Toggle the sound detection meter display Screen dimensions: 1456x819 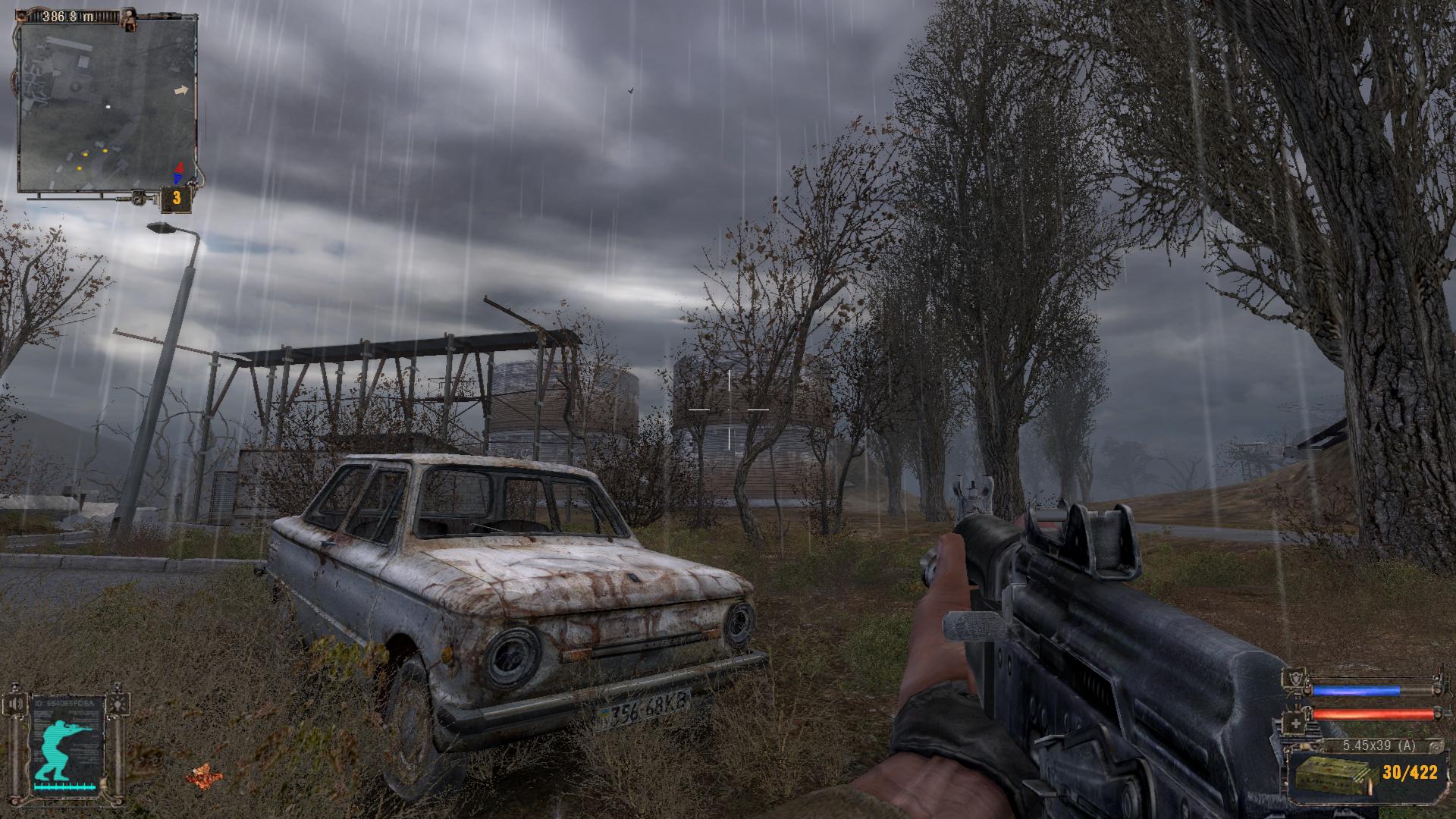[64, 788]
